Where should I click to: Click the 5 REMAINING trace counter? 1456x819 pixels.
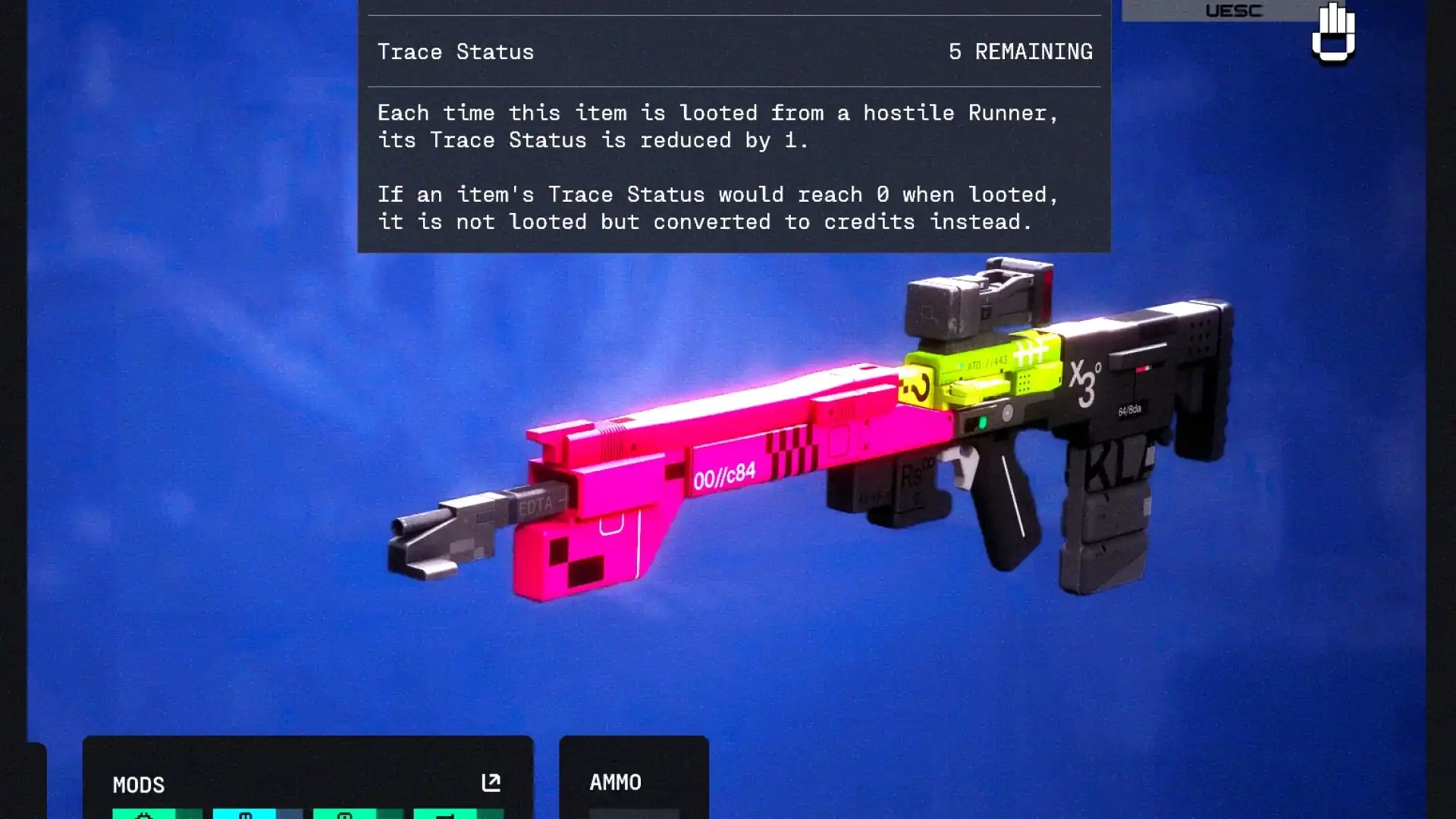[1020, 51]
